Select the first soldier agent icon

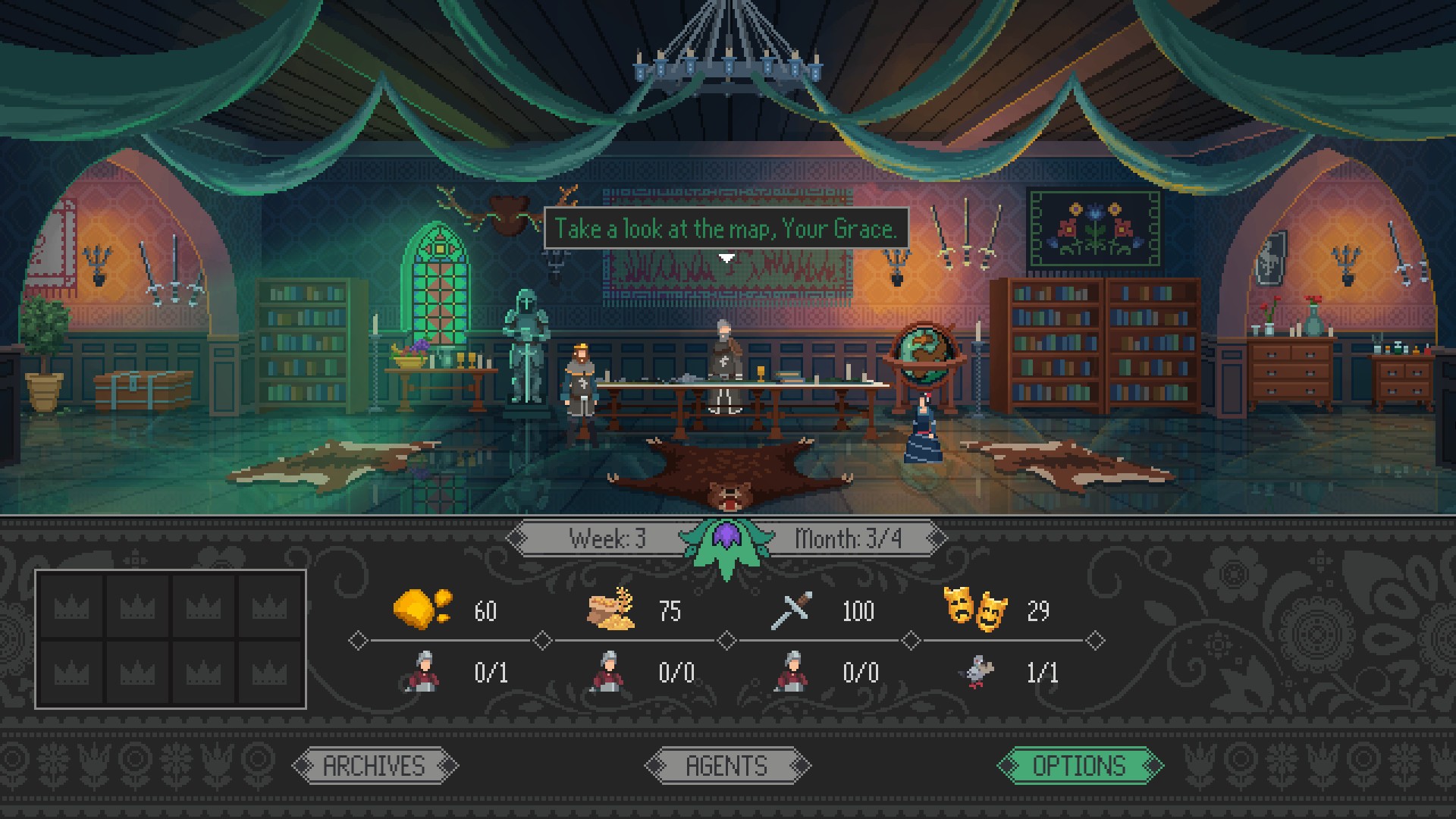pyautogui.click(x=425, y=672)
